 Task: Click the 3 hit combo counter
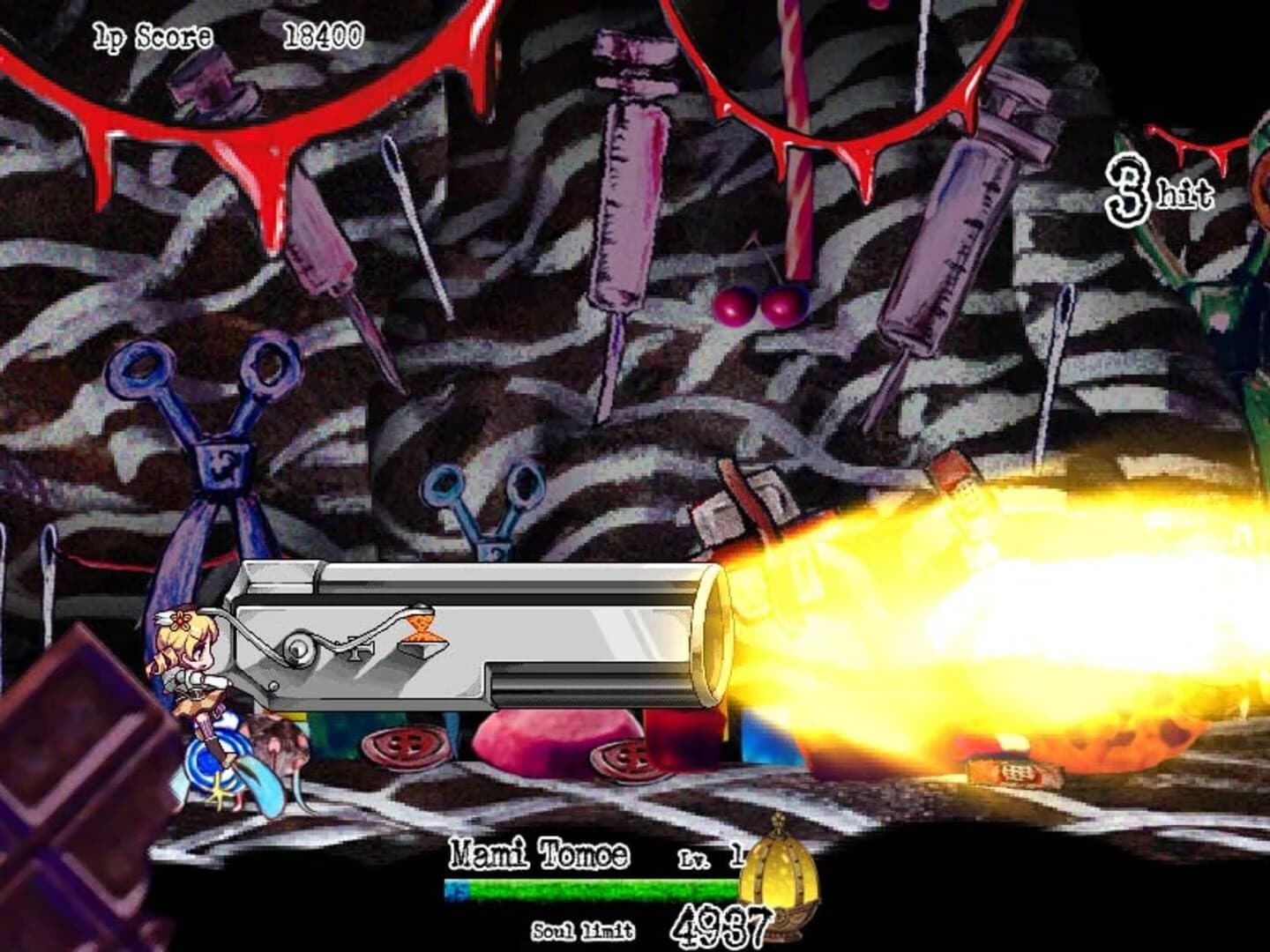point(1155,190)
